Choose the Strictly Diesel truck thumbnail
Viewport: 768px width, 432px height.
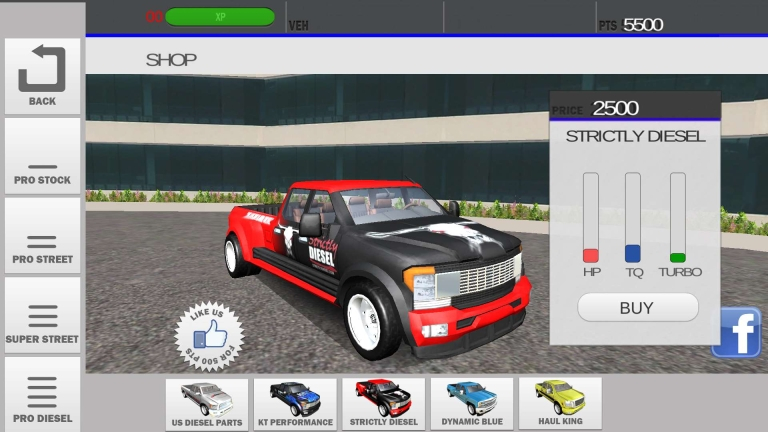(x=383, y=404)
